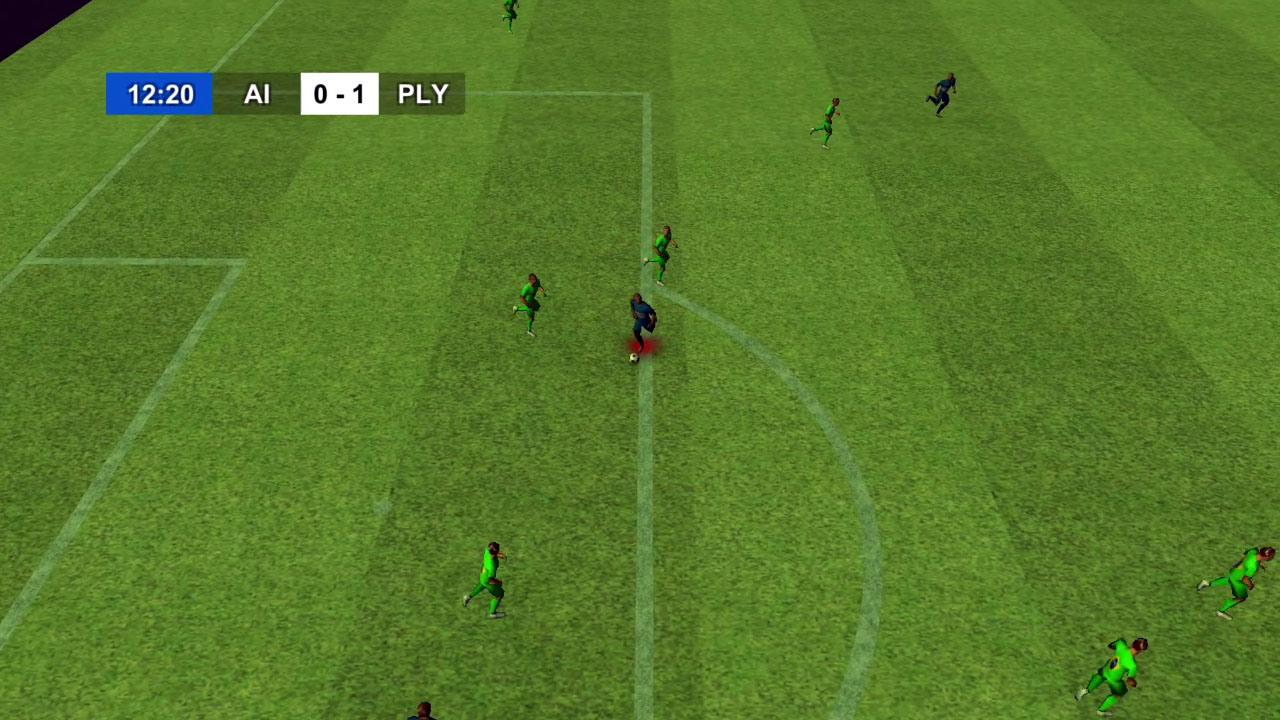Select the AI team label on scoreboard
Viewport: 1280px width, 720px height.
(x=258, y=94)
